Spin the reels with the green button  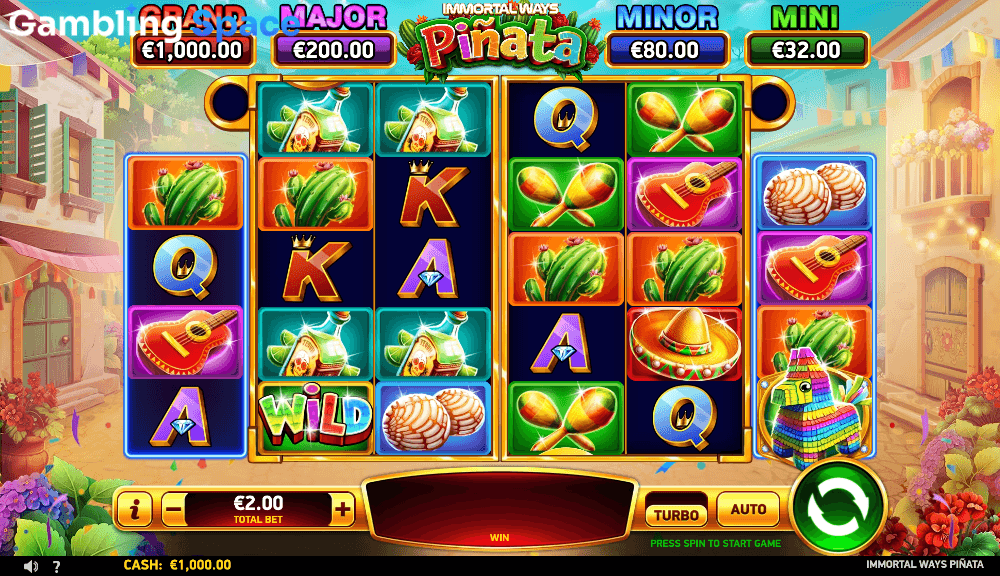[x=838, y=507]
